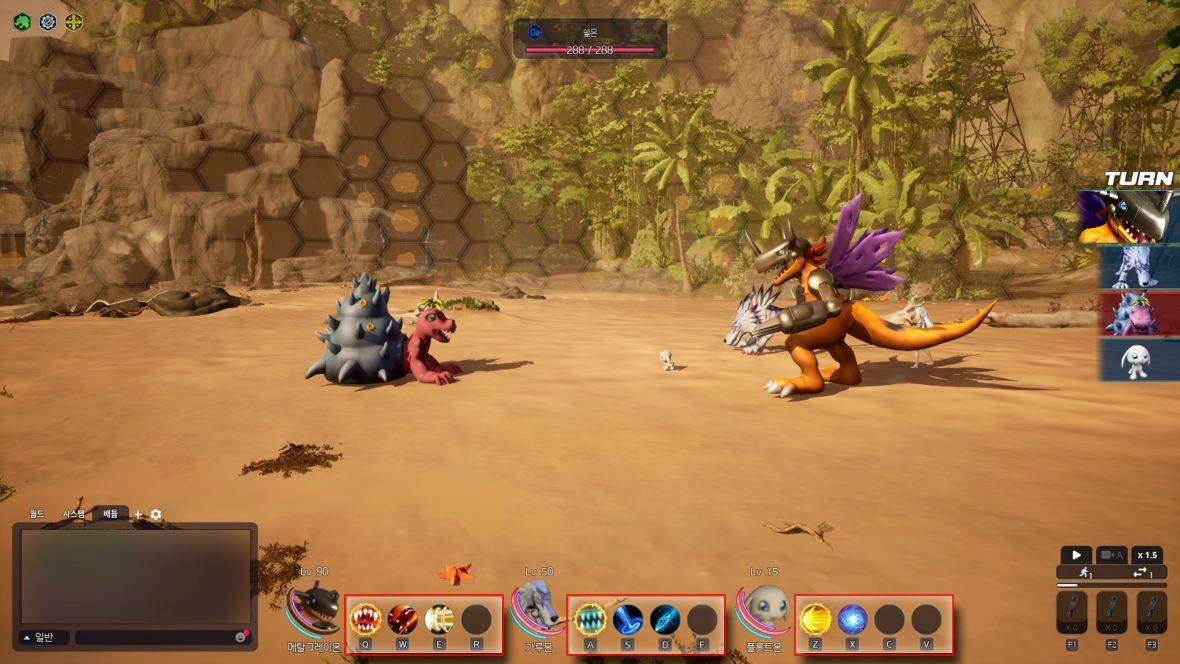
Task: Switch the auto camera mode
Action: pyautogui.click(x=1112, y=555)
